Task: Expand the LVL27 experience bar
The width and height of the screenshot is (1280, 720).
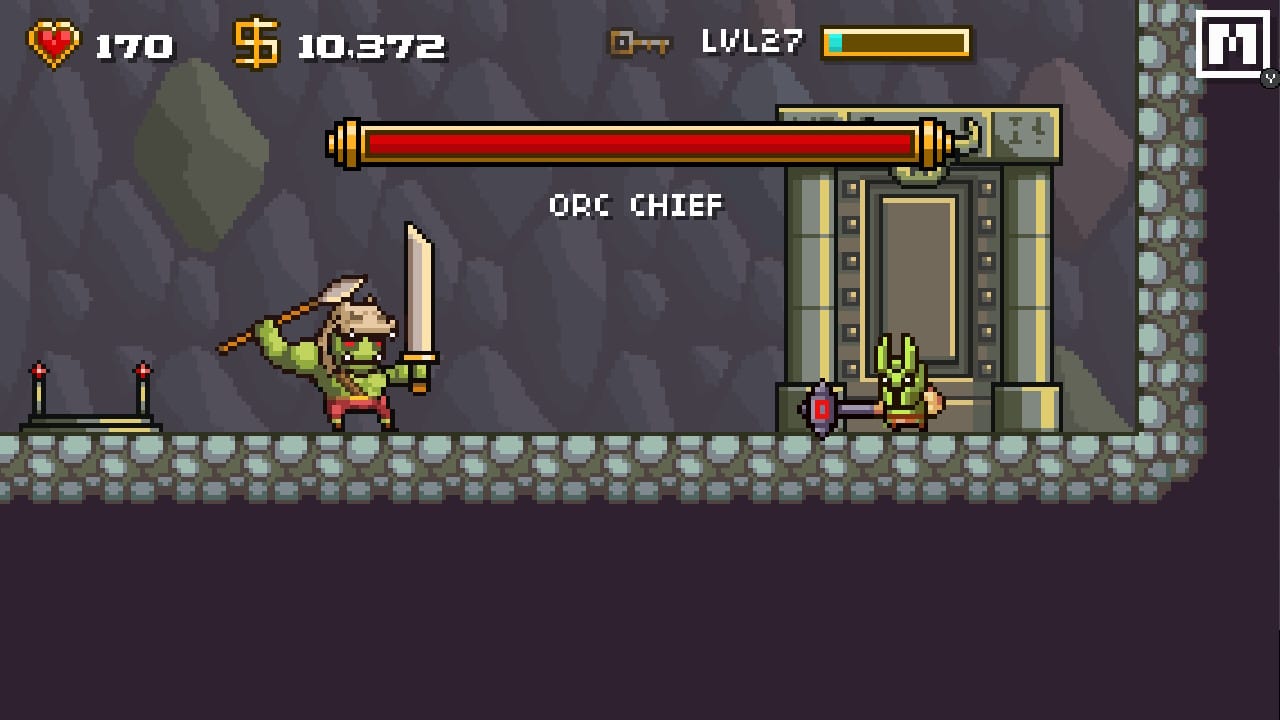Action: (895, 42)
